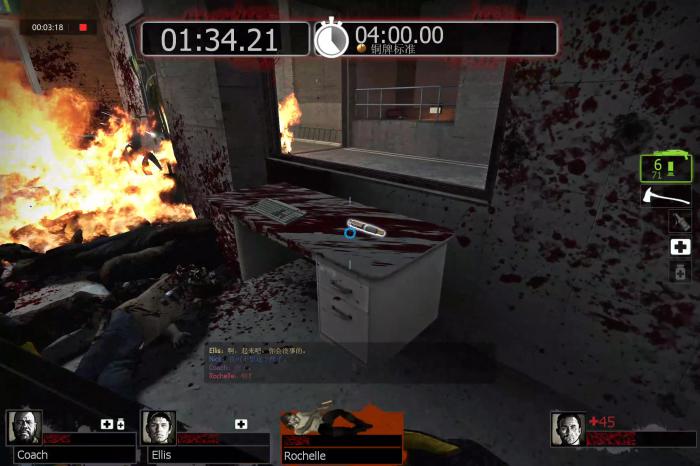The height and width of the screenshot is (466, 700).
Task: Select the pain pills bottle slot
Action: 680,271
